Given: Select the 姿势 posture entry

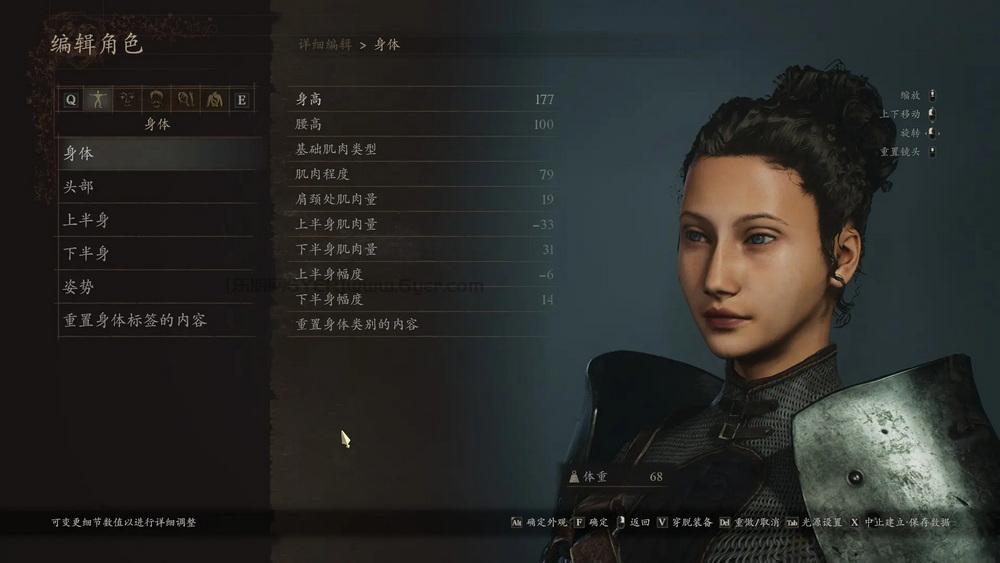Looking at the screenshot, I should pyautogui.click(x=155, y=287).
